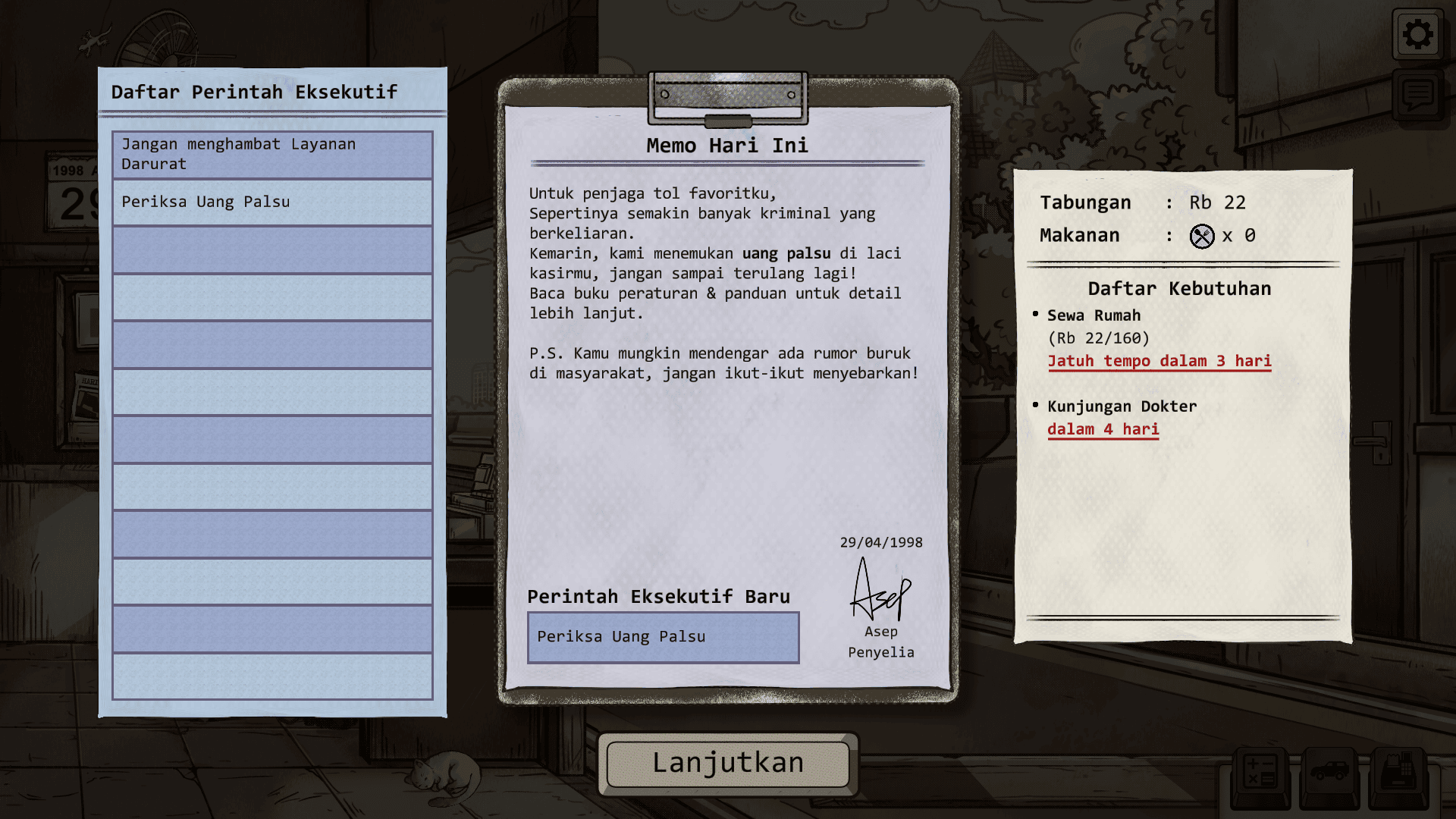
Task: Click the Rb 22/160 rent progress amount
Action: (1098, 338)
